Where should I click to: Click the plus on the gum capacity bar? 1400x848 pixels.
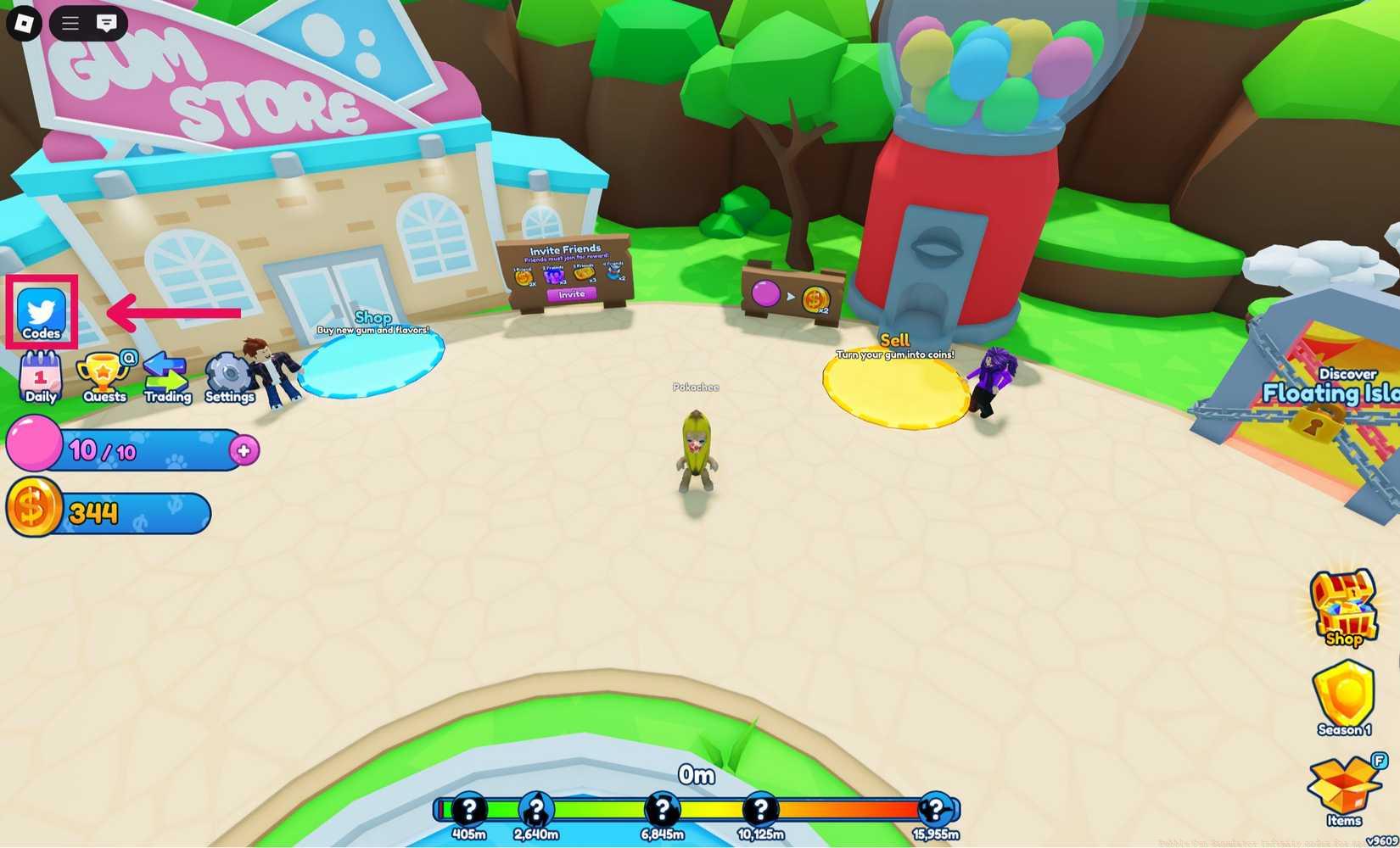pyautogui.click(x=243, y=451)
